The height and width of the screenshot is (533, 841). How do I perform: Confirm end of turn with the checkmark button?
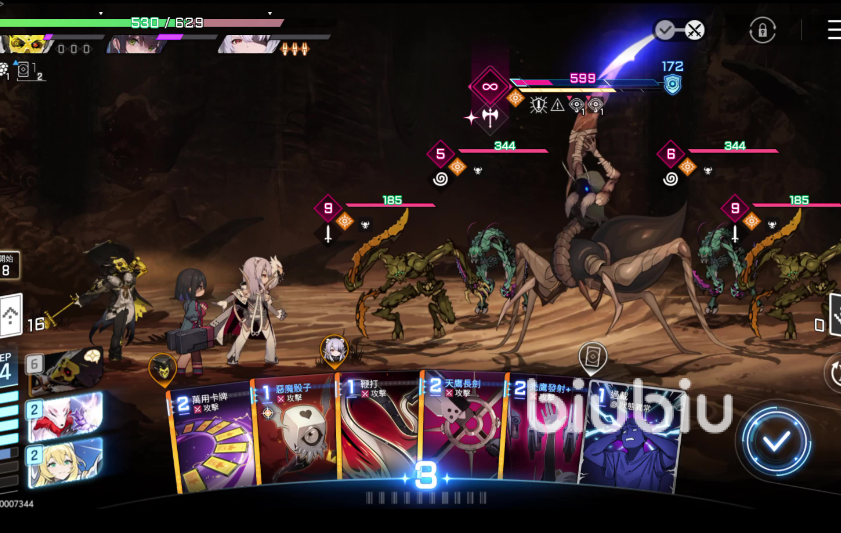click(x=777, y=441)
